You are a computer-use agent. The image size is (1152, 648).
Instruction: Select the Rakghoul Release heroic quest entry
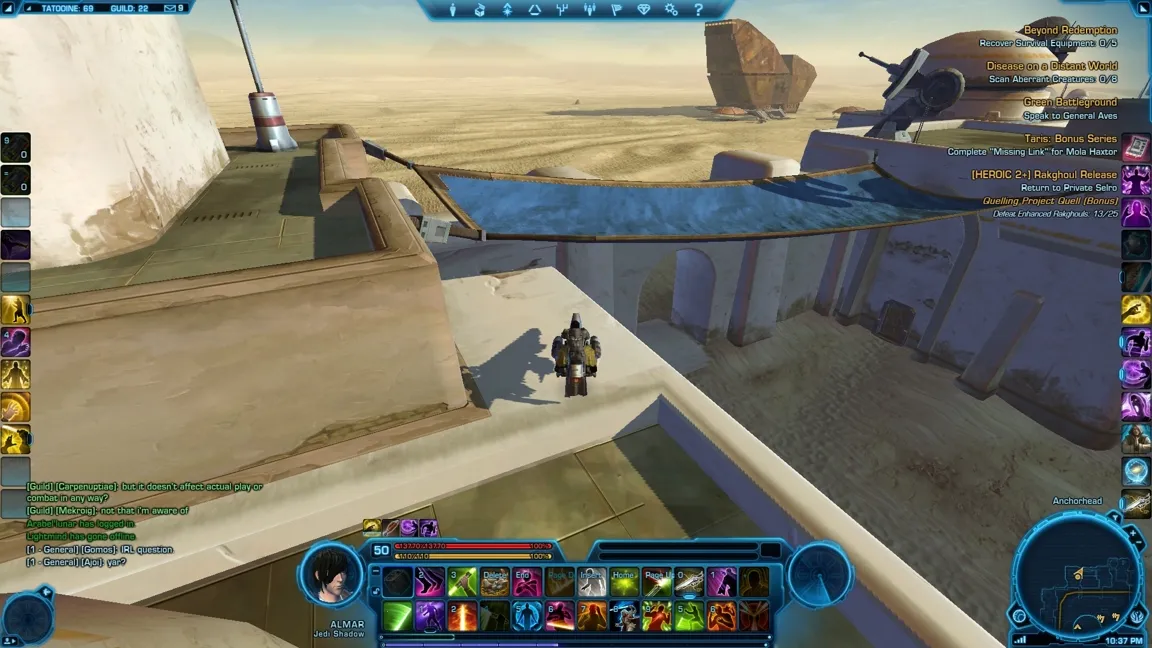[1044, 174]
